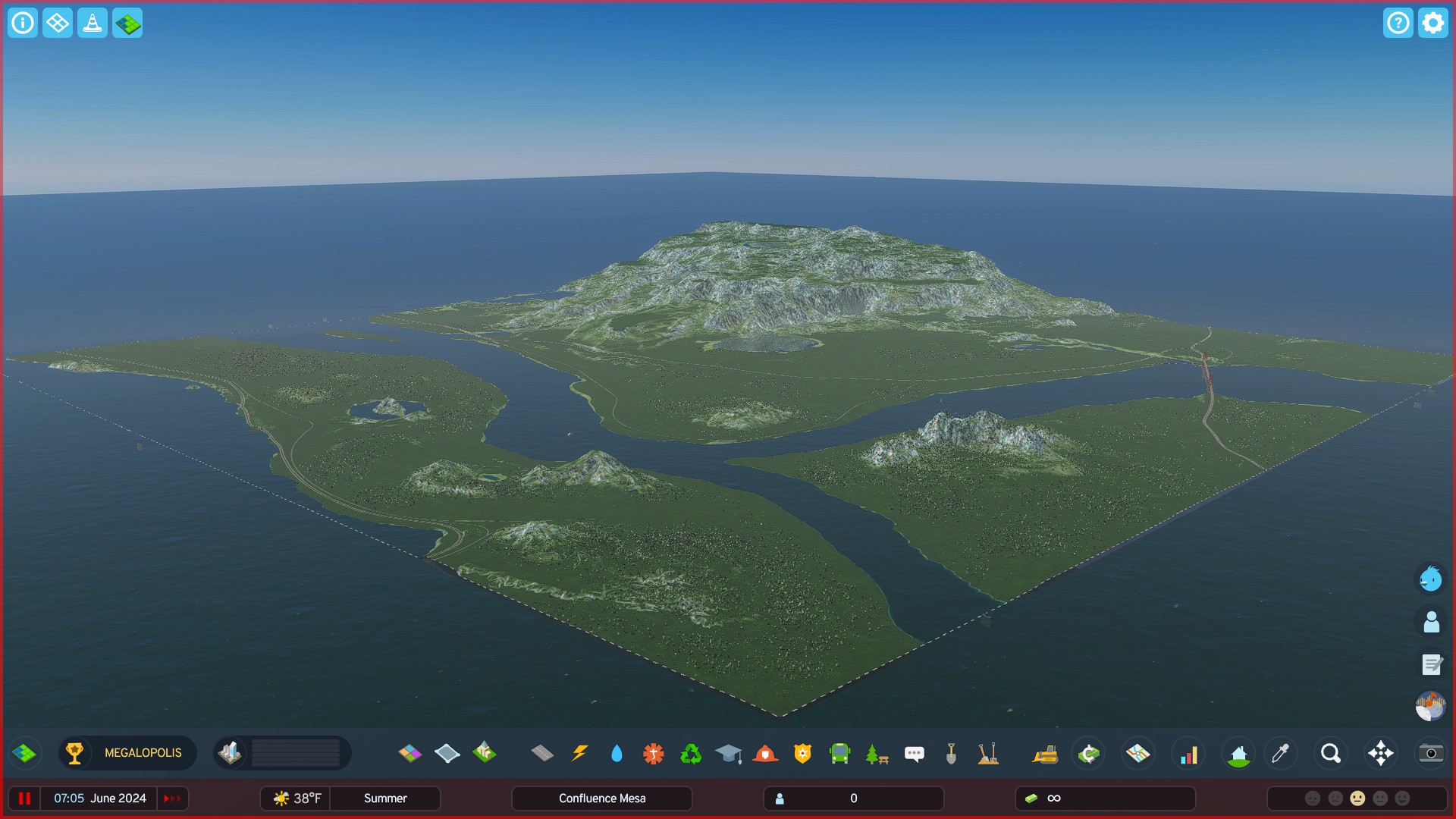The image size is (1456, 819).
Task: Select the Roads tool icon
Action: 541,753
